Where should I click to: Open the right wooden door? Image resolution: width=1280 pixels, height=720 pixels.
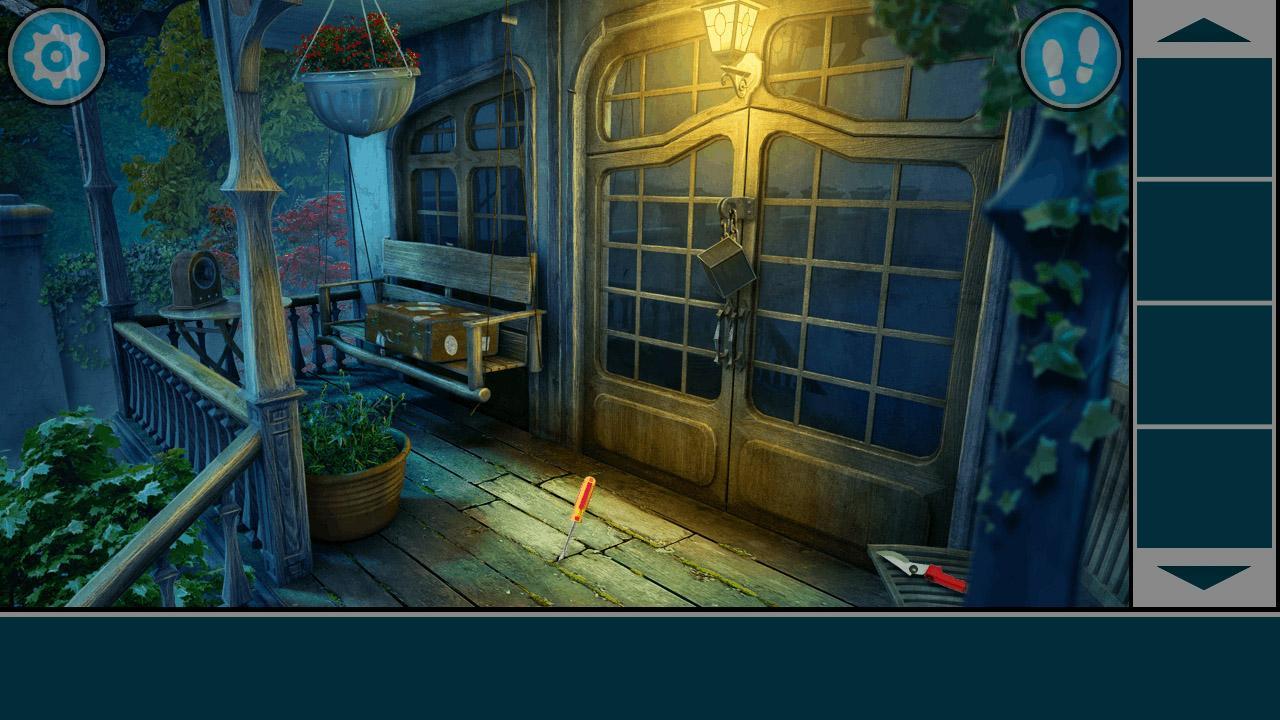(860, 300)
